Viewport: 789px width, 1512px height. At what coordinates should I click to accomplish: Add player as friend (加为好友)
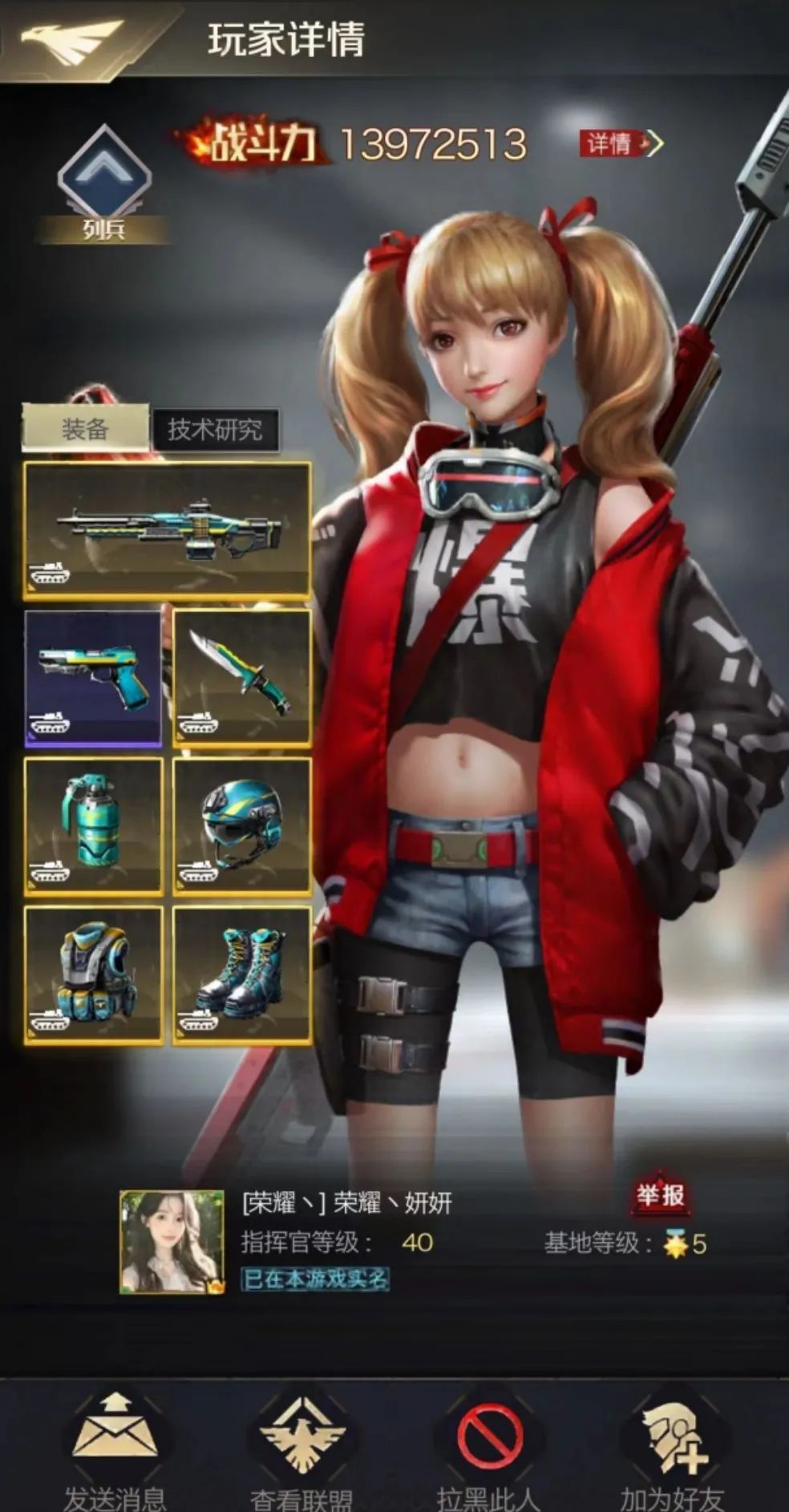click(x=672, y=1444)
